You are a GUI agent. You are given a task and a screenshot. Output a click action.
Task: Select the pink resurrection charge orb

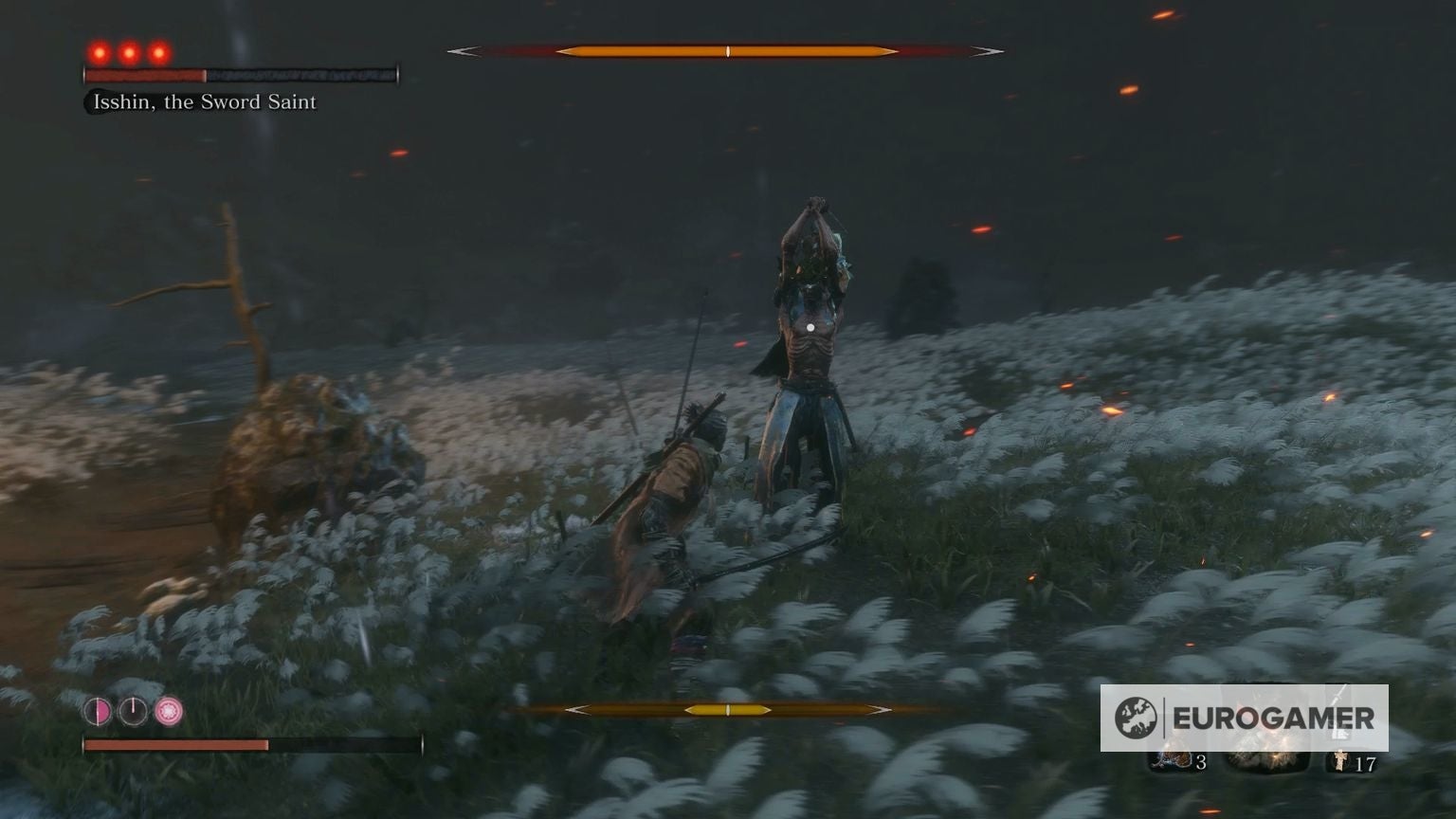98,711
